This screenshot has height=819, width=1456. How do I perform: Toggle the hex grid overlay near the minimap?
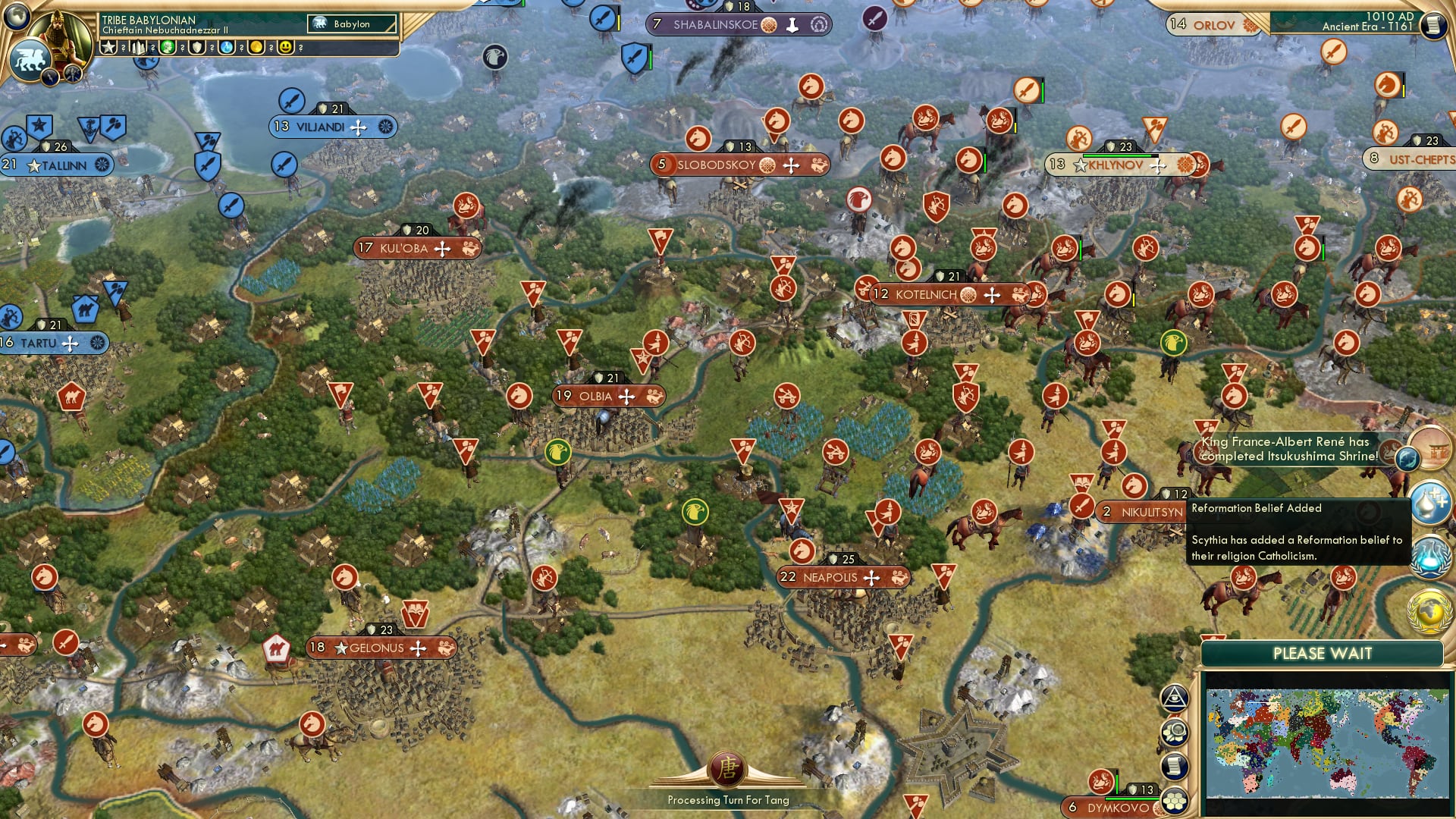tap(1174, 798)
